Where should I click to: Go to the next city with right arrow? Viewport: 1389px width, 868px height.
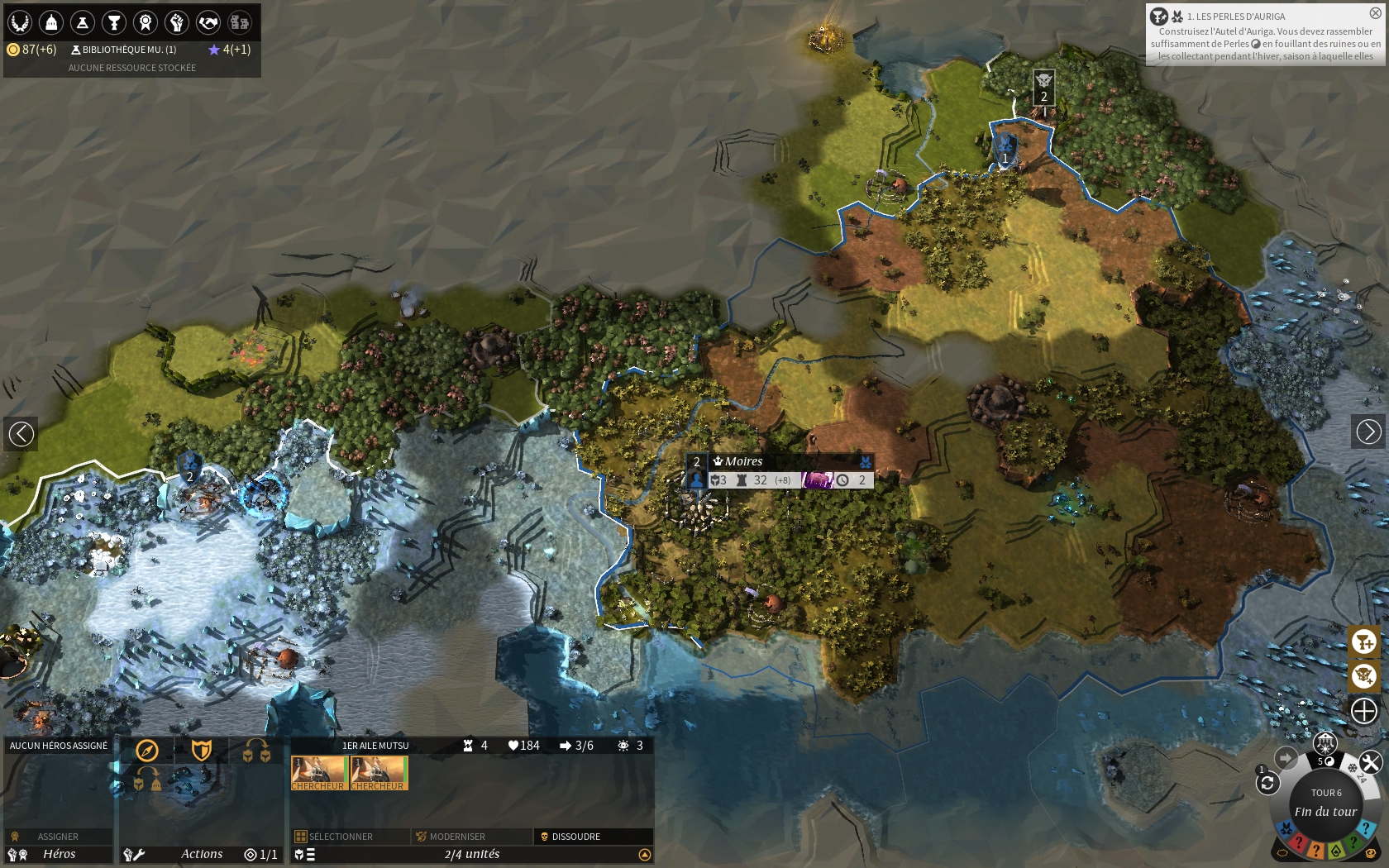[1368, 432]
